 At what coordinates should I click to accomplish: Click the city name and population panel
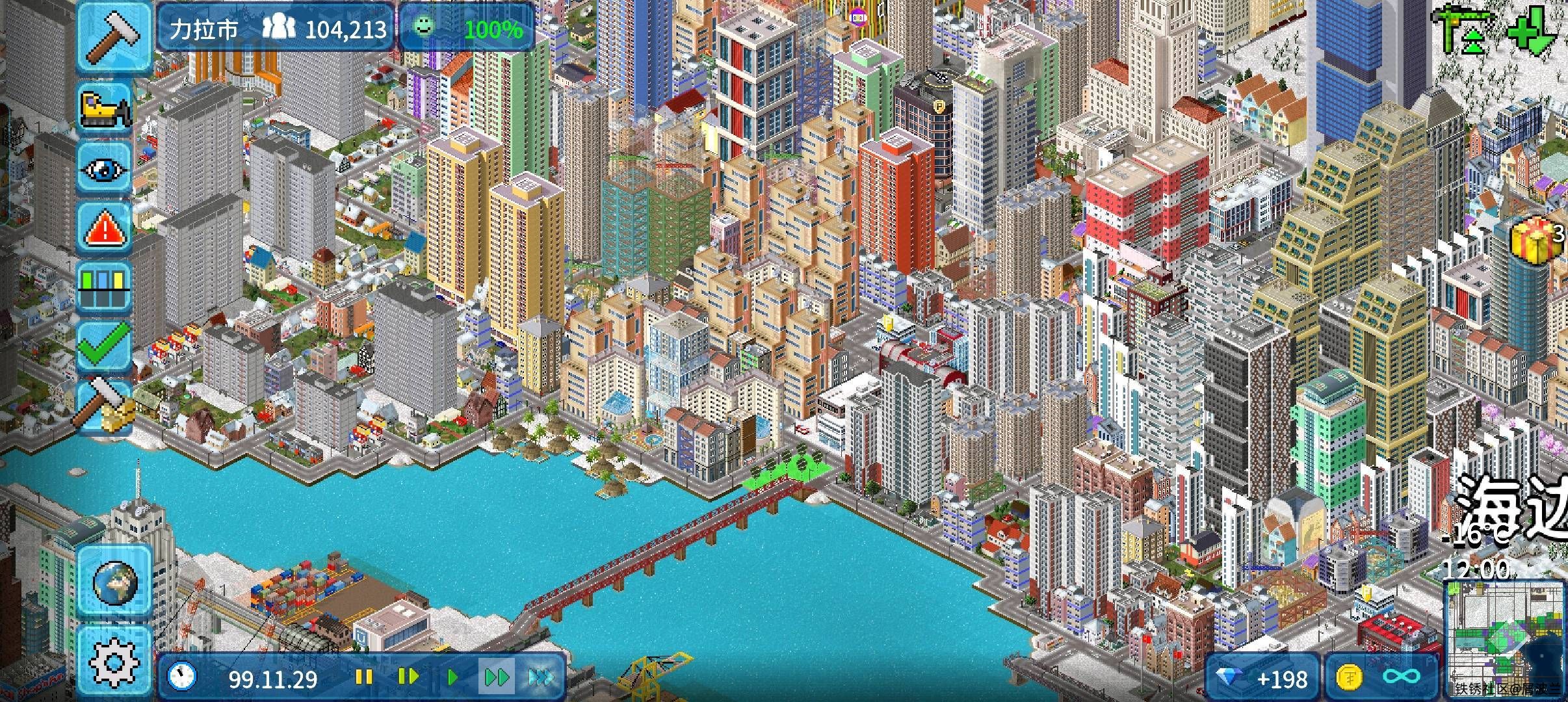click(x=276, y=29)
